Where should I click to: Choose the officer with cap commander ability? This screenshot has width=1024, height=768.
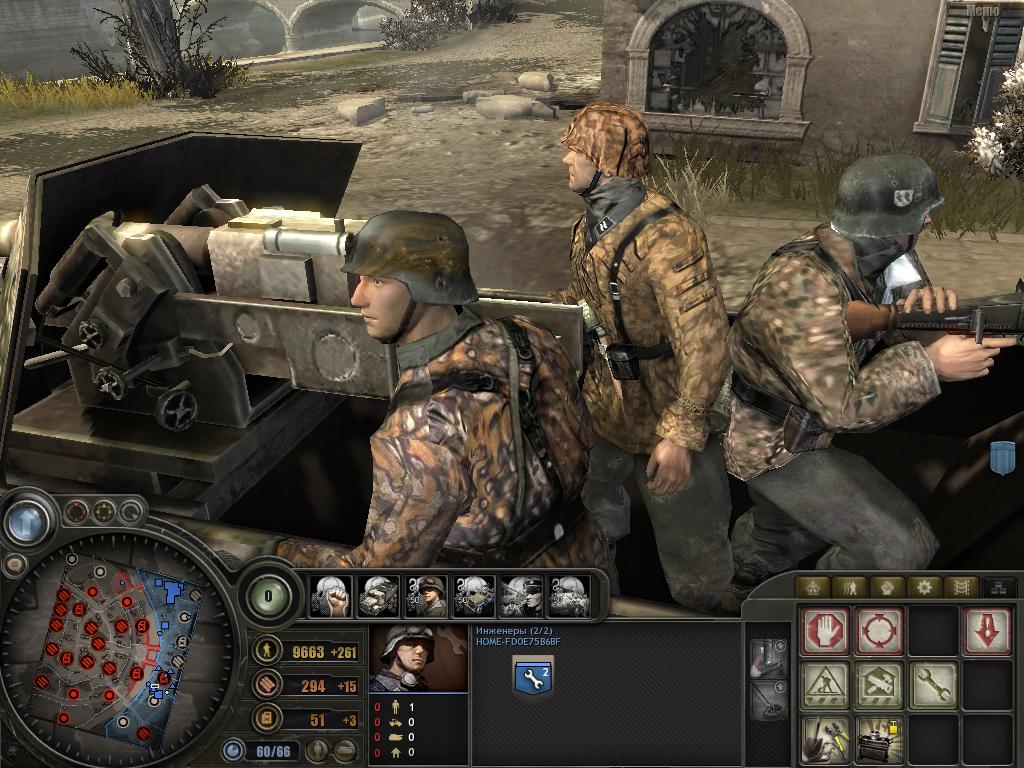522,596
